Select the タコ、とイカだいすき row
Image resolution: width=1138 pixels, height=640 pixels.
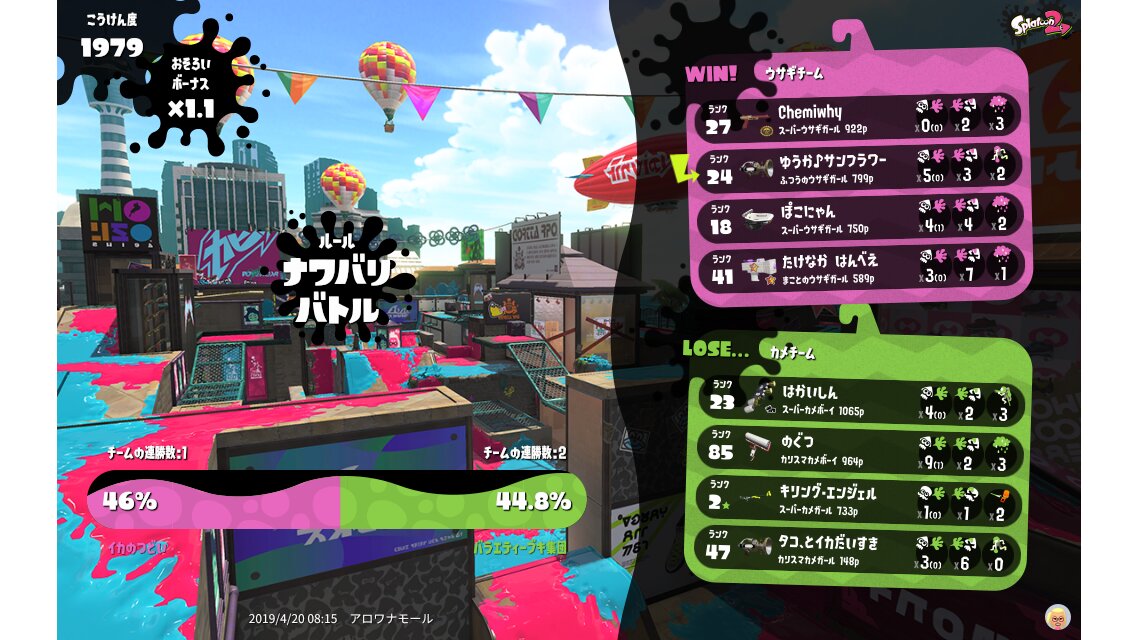point(860,550)
